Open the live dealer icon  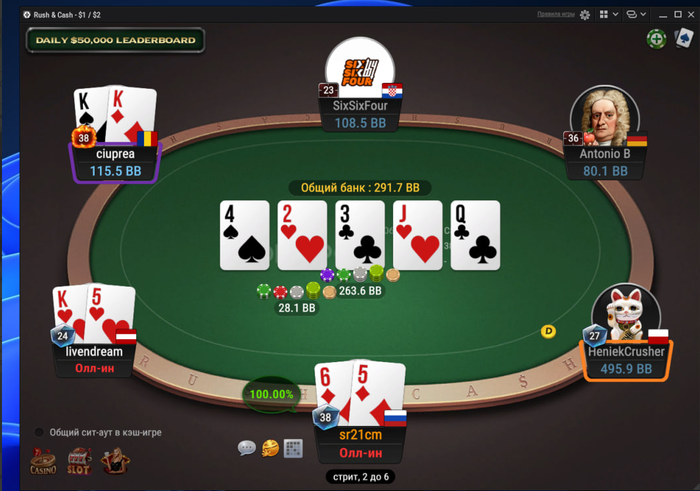point(116,461)
